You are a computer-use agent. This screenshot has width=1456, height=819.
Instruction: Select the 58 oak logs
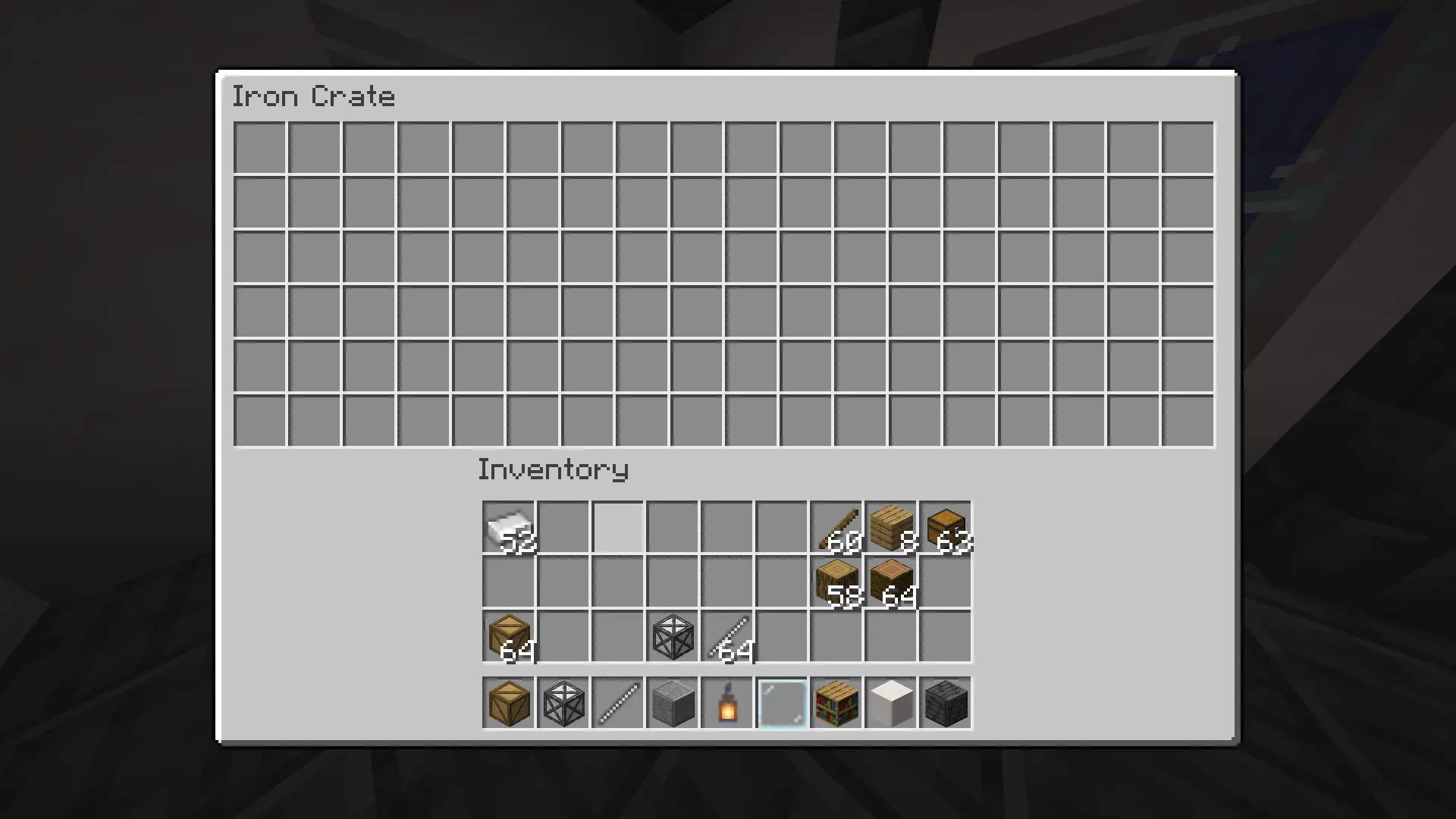coord(836,583)
